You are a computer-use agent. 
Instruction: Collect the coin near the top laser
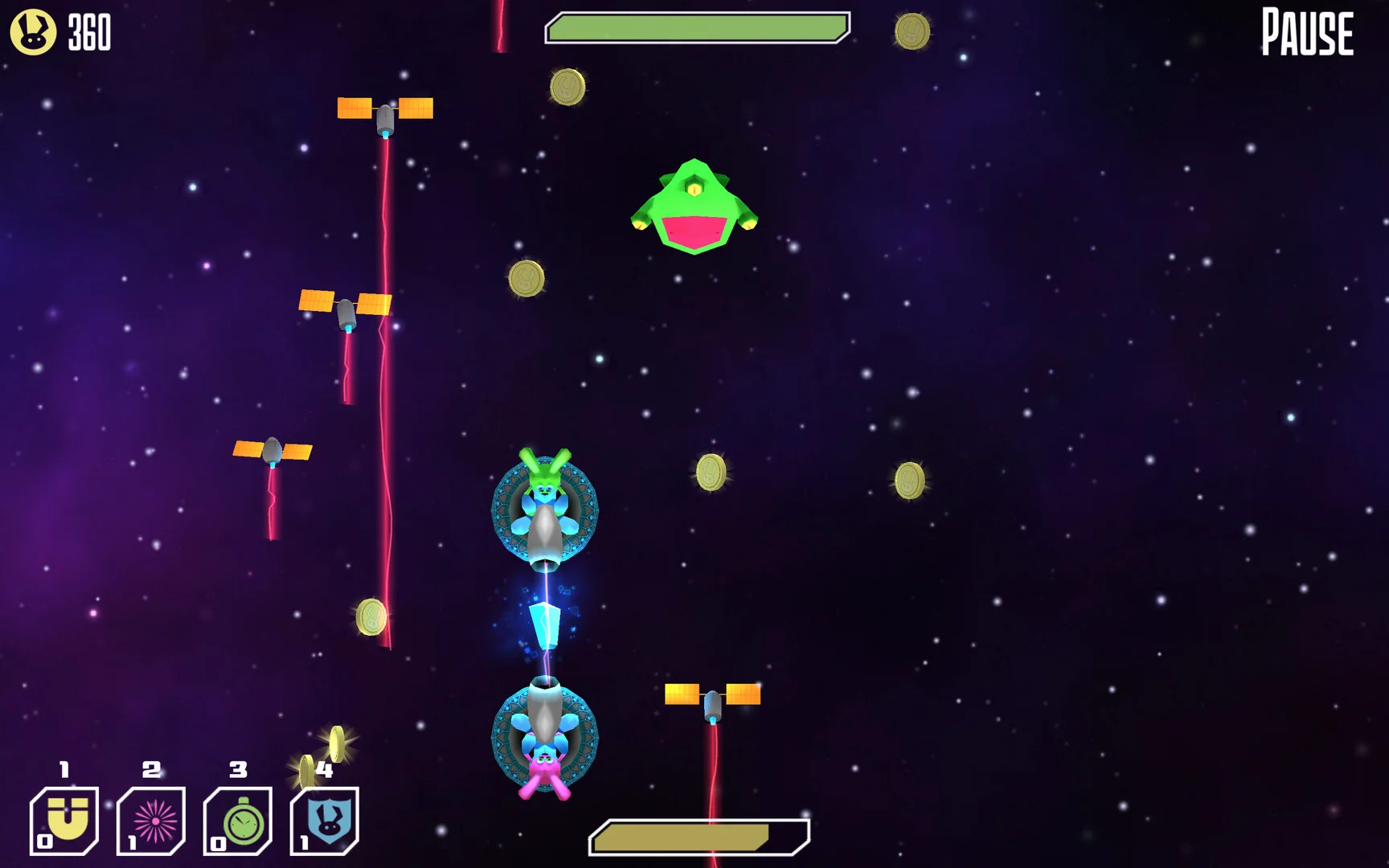[x=569, y=87]
